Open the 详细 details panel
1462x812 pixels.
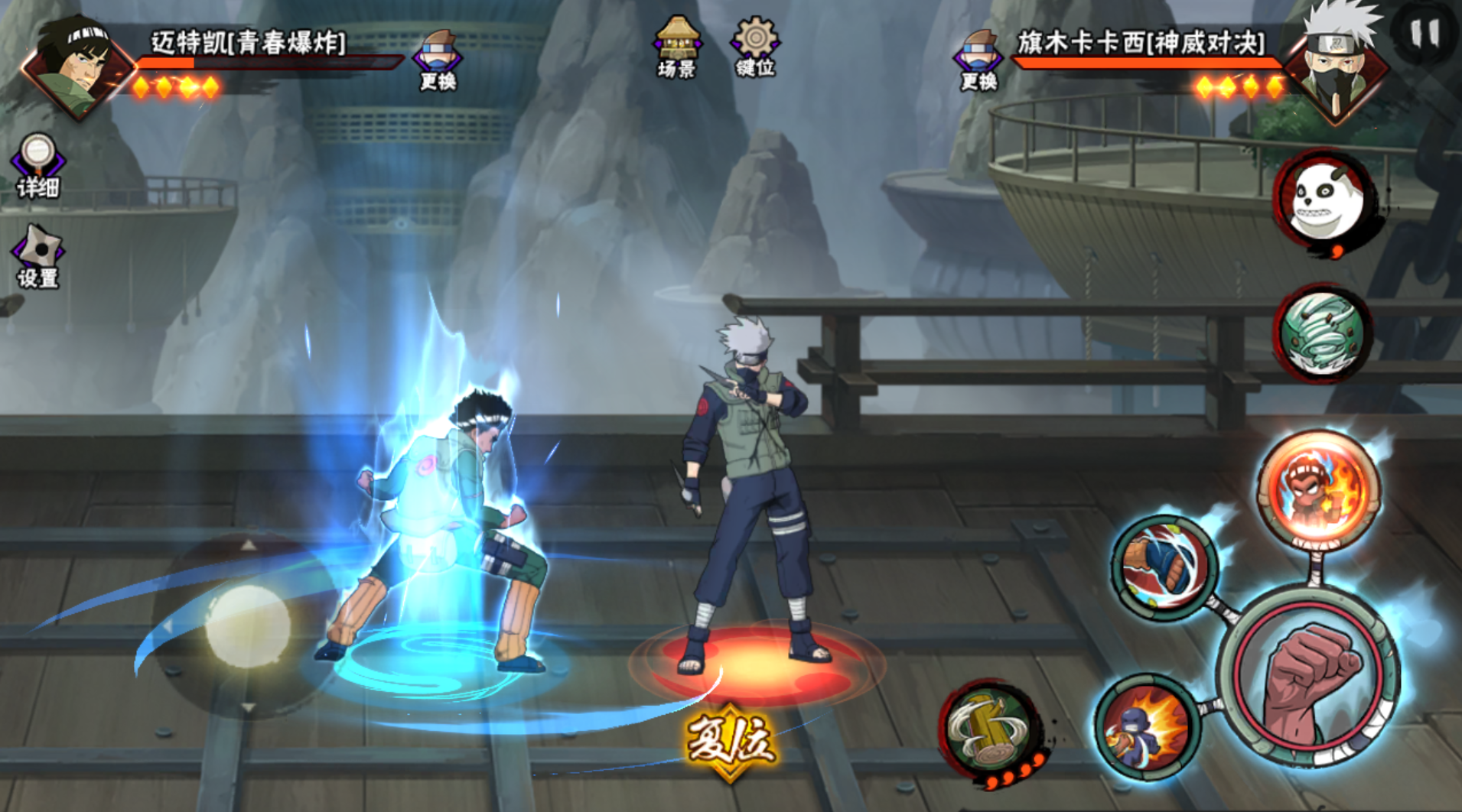[x=37, y=164]
